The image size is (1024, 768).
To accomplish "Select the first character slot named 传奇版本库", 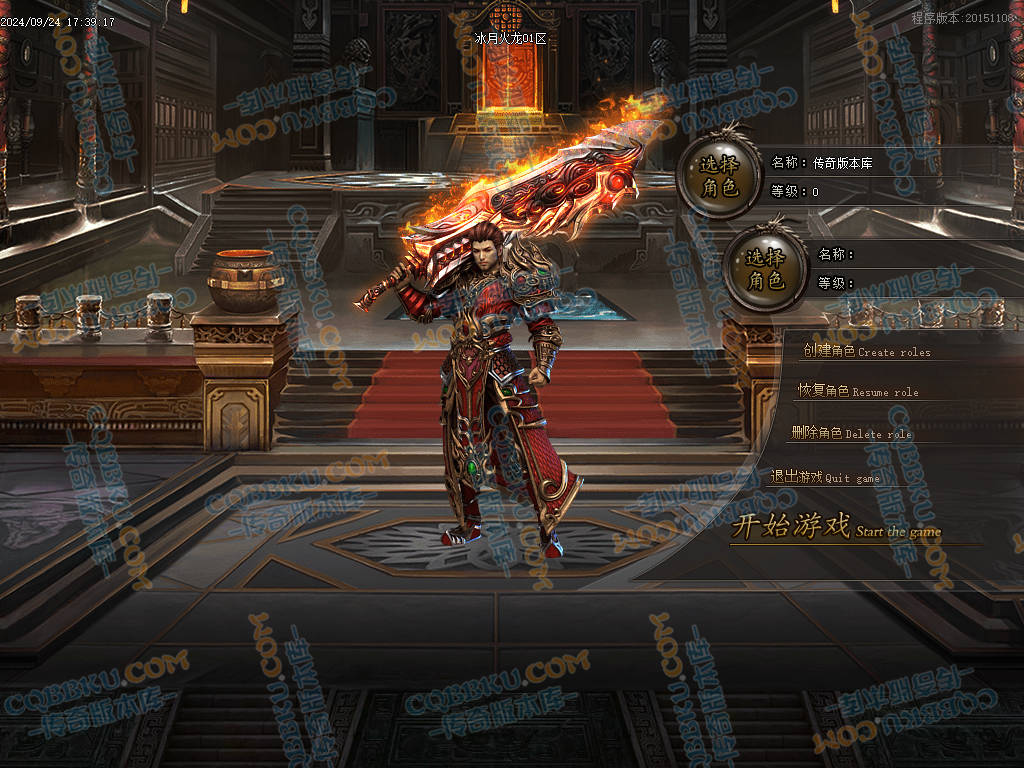I will 717,176.
